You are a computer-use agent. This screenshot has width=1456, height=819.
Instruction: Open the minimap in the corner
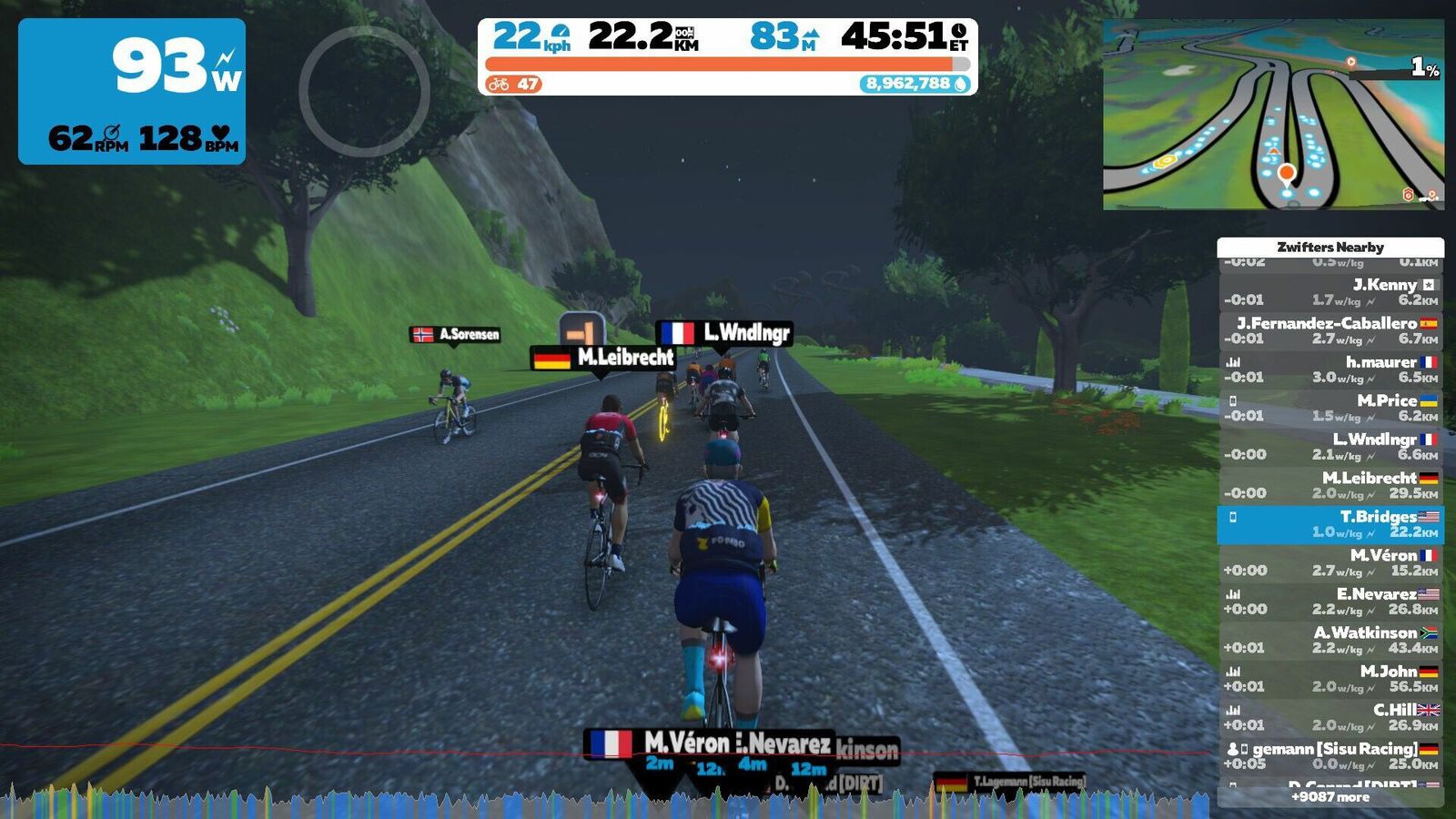(1273, 115)
